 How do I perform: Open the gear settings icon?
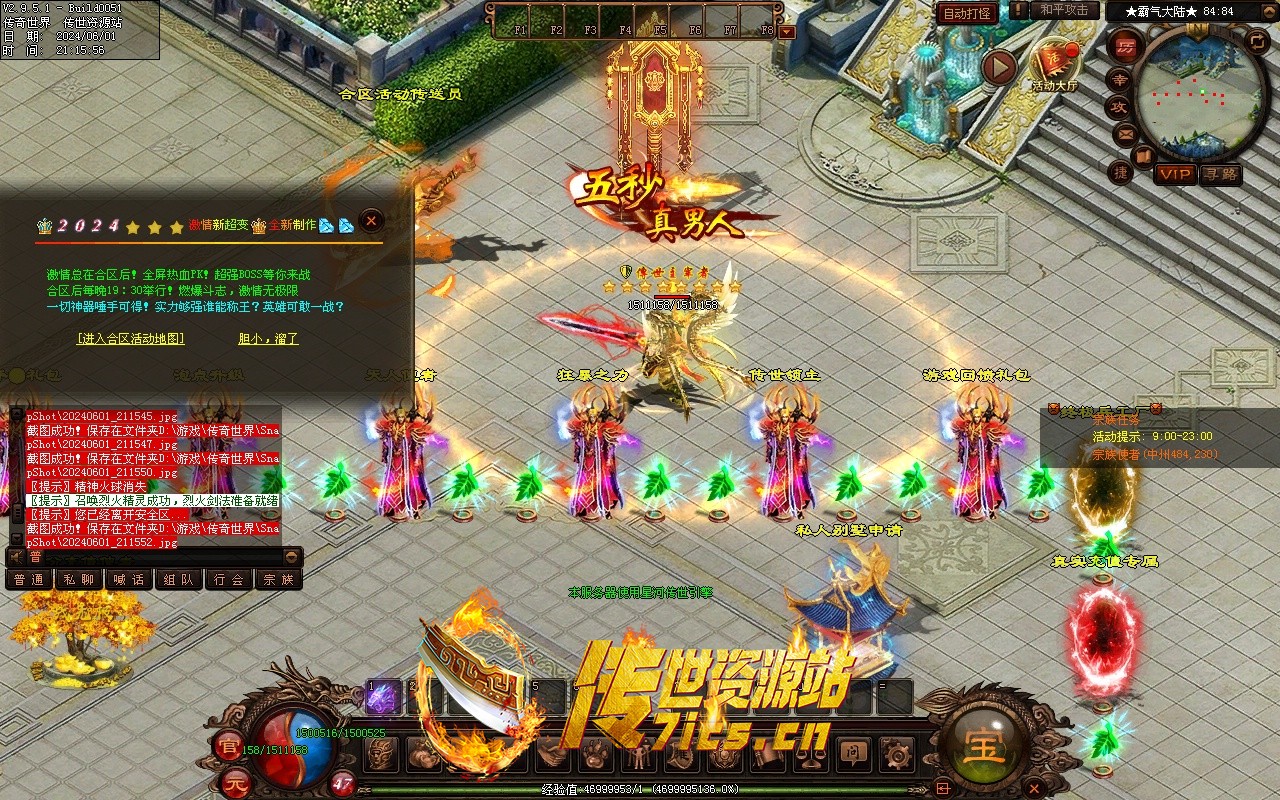click(895, 752)
